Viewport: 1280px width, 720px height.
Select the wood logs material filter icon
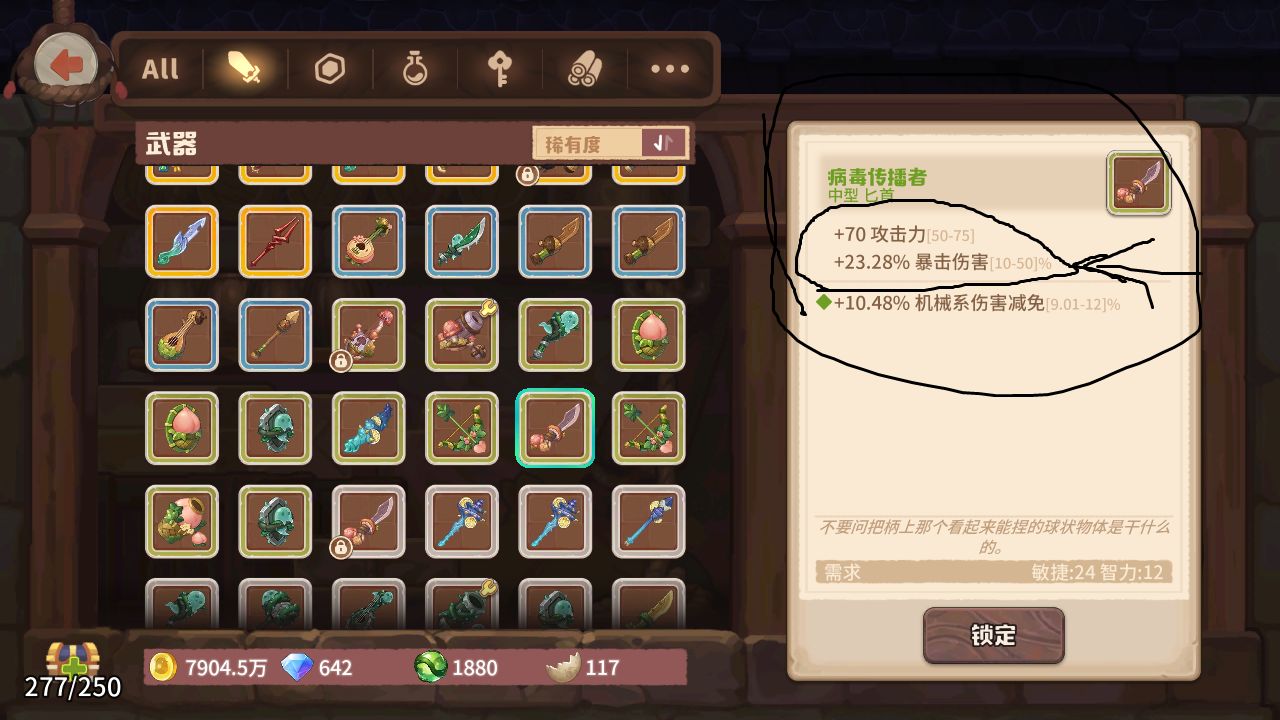click(585, 68)
